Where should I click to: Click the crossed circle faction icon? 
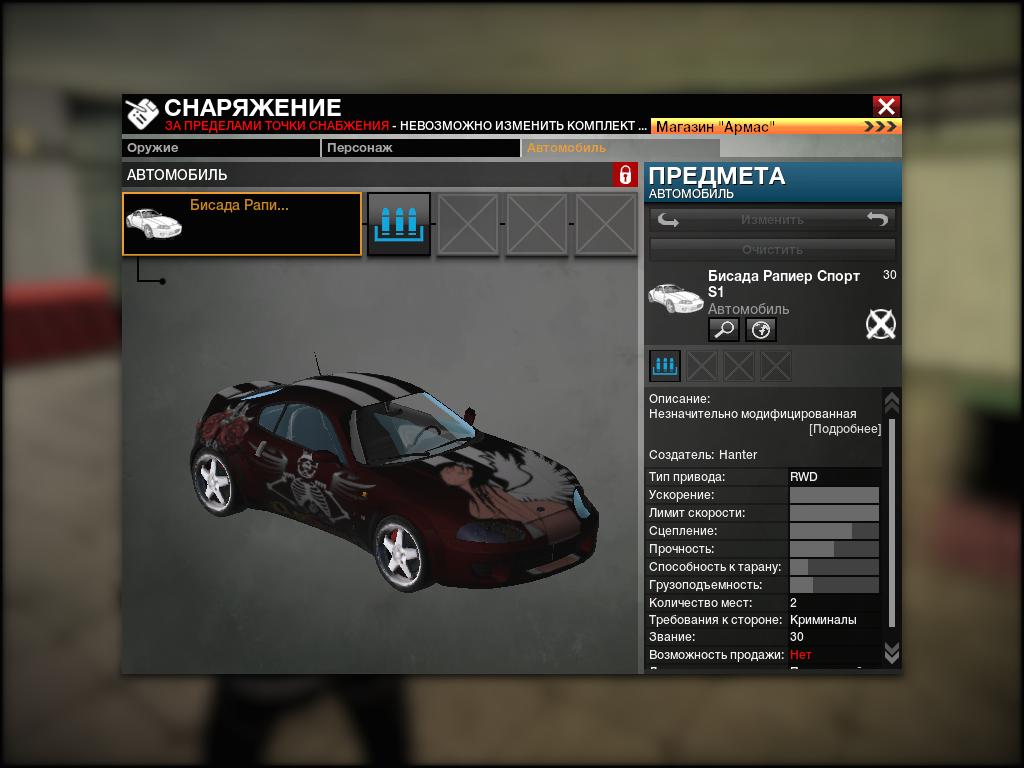coord(880,324)
